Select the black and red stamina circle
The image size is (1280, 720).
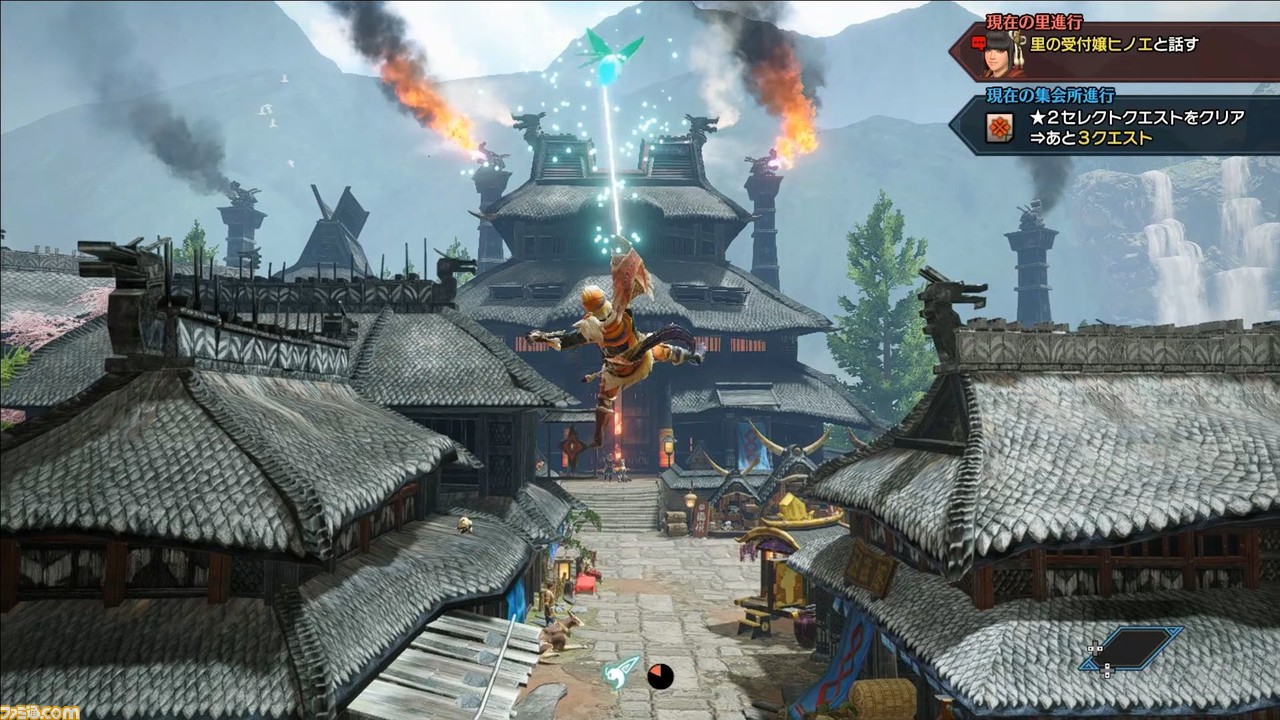(659, 677)
